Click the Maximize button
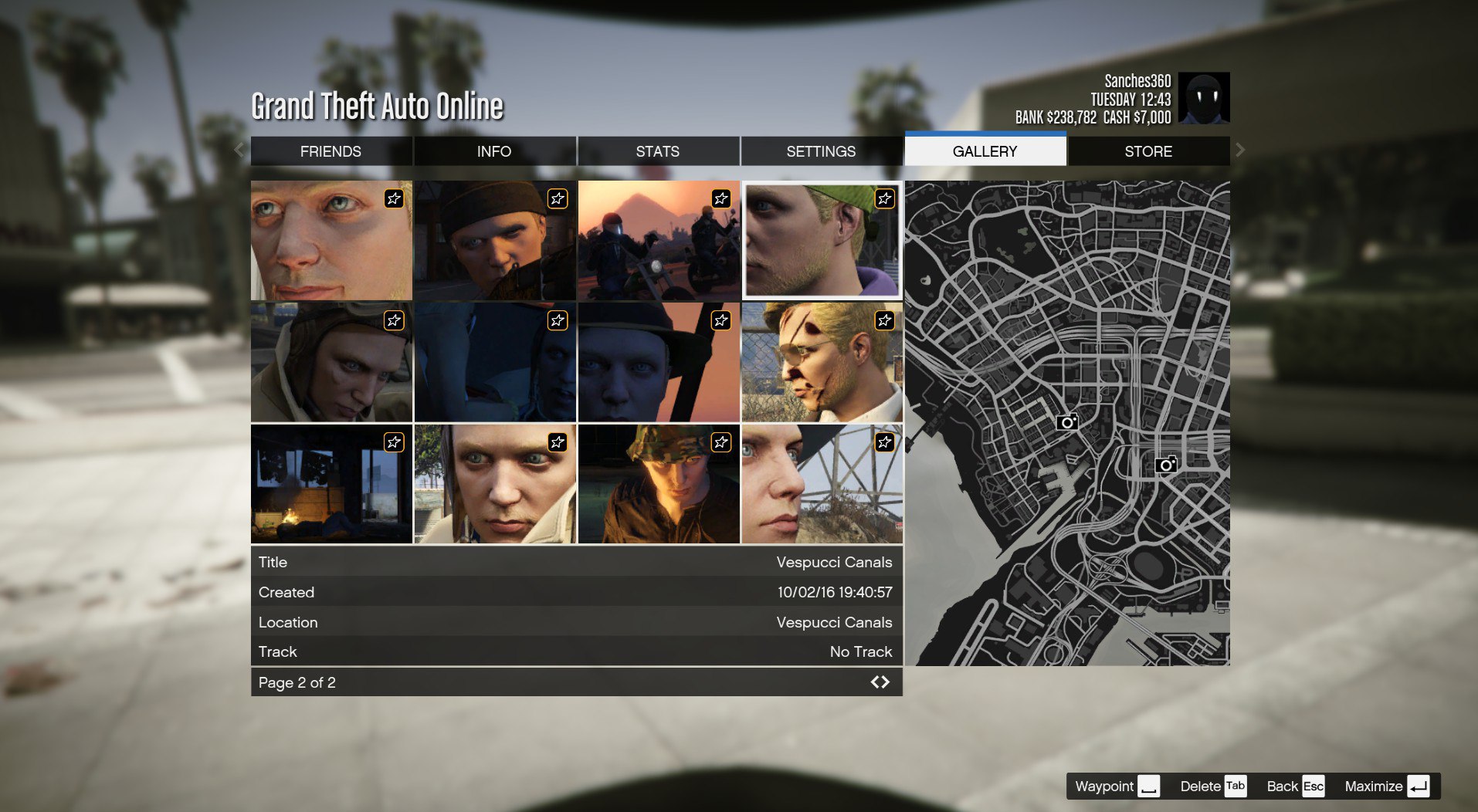This screenshot has width=1478, height=812. [1386, 787]
